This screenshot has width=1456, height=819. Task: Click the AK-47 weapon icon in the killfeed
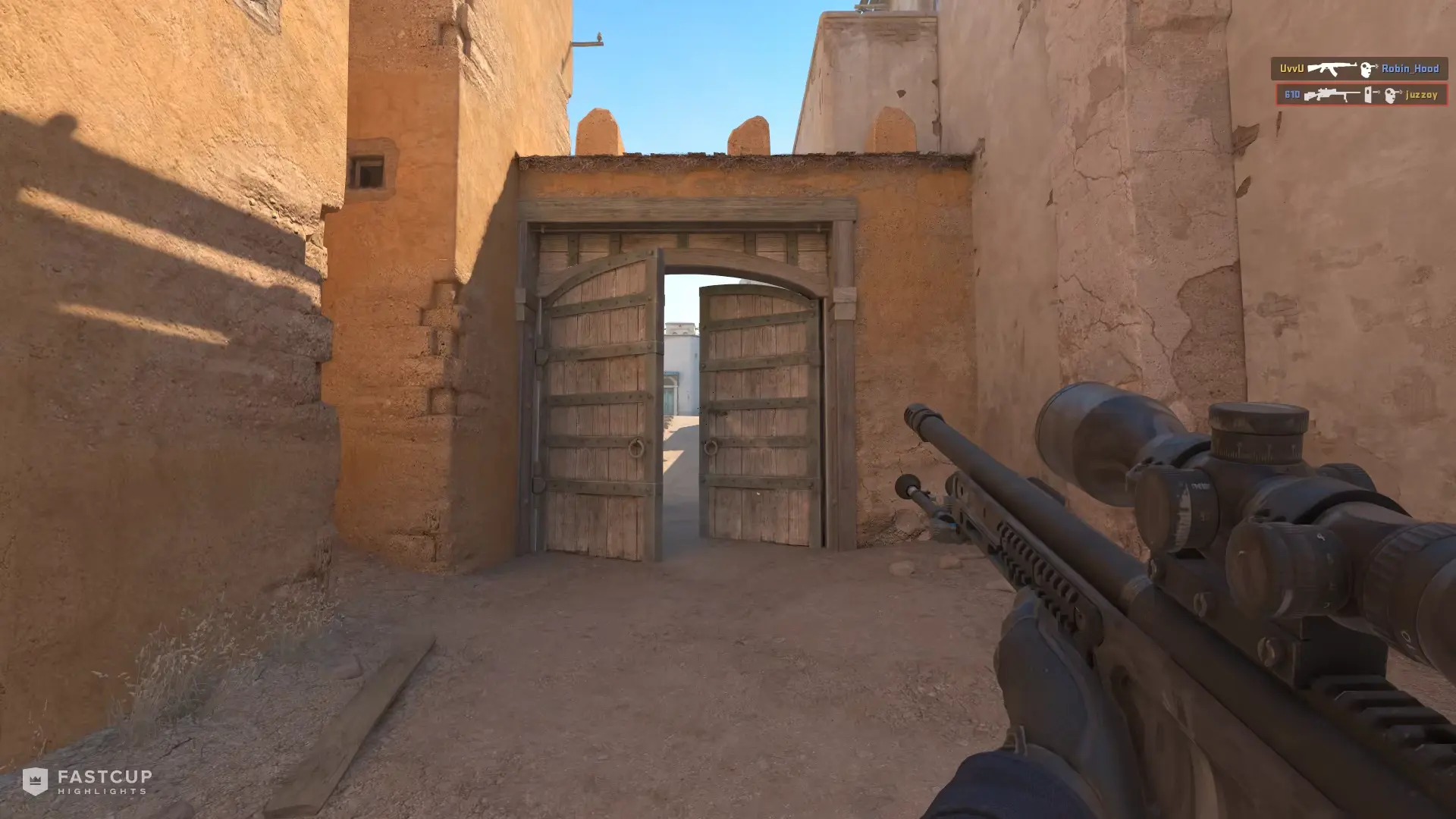[1332, 68]
